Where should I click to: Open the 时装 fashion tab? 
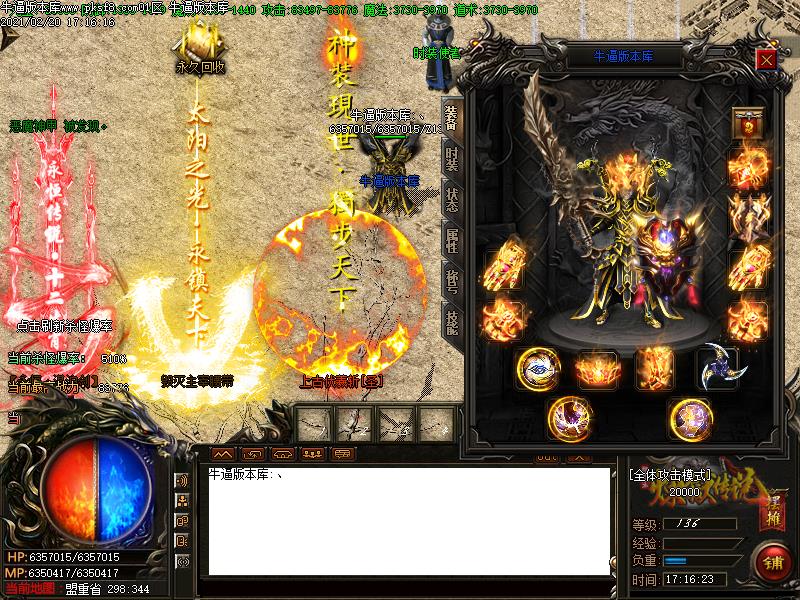pos(452,157)
